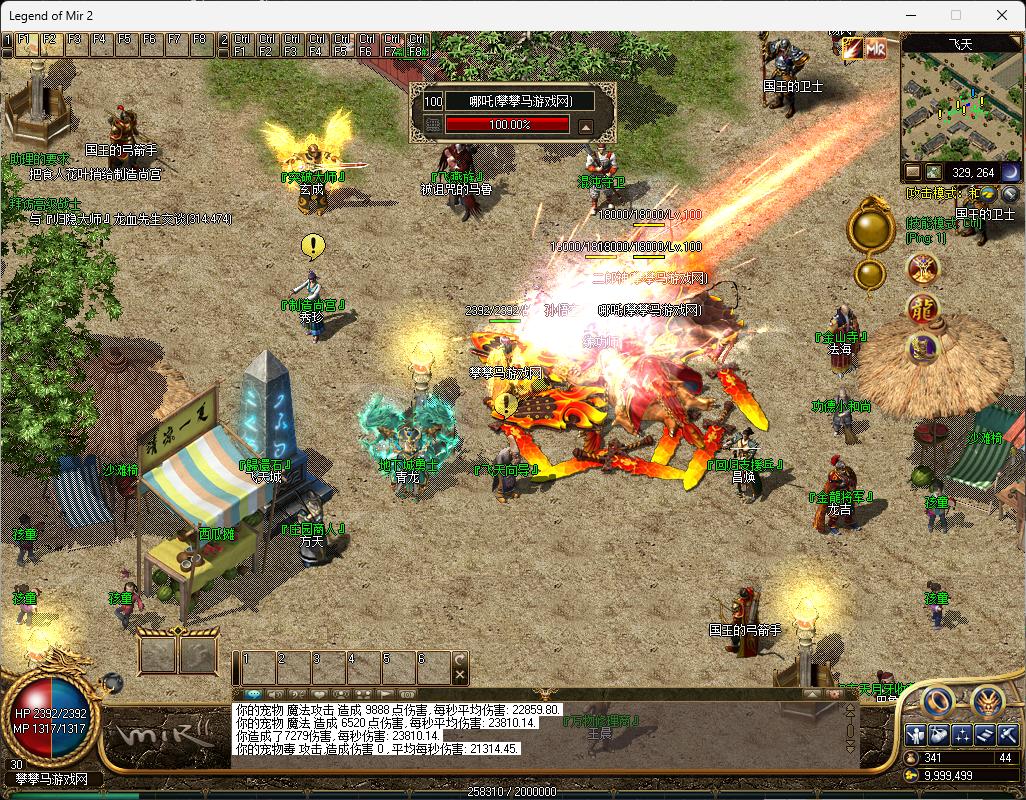The height and width of the screenshot is (800, 1026).
Task: Click the red 龍 dragon round button
Action: [922, 309]
